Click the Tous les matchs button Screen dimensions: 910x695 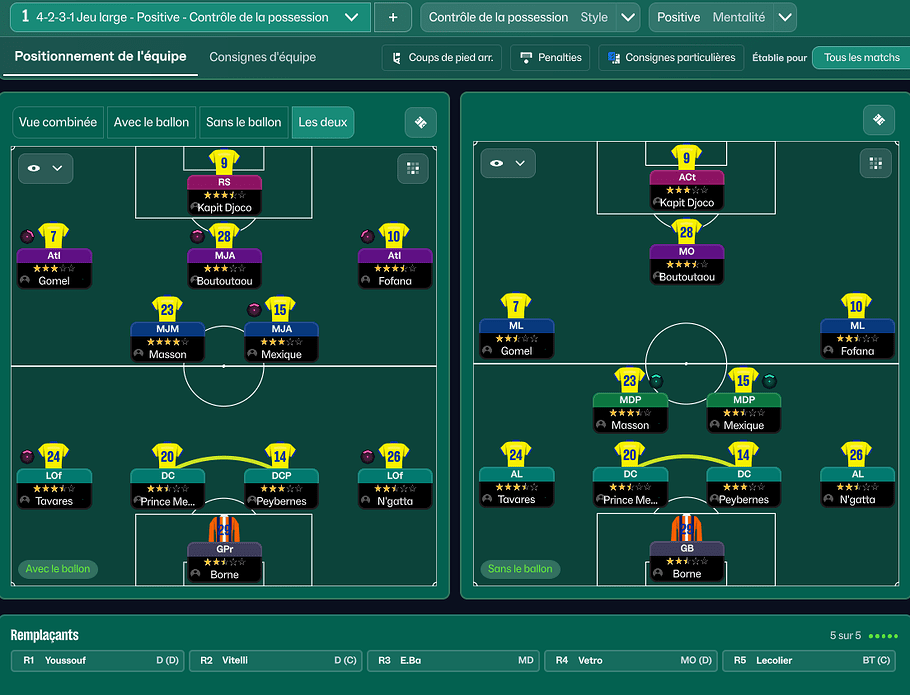pos(861,58)
